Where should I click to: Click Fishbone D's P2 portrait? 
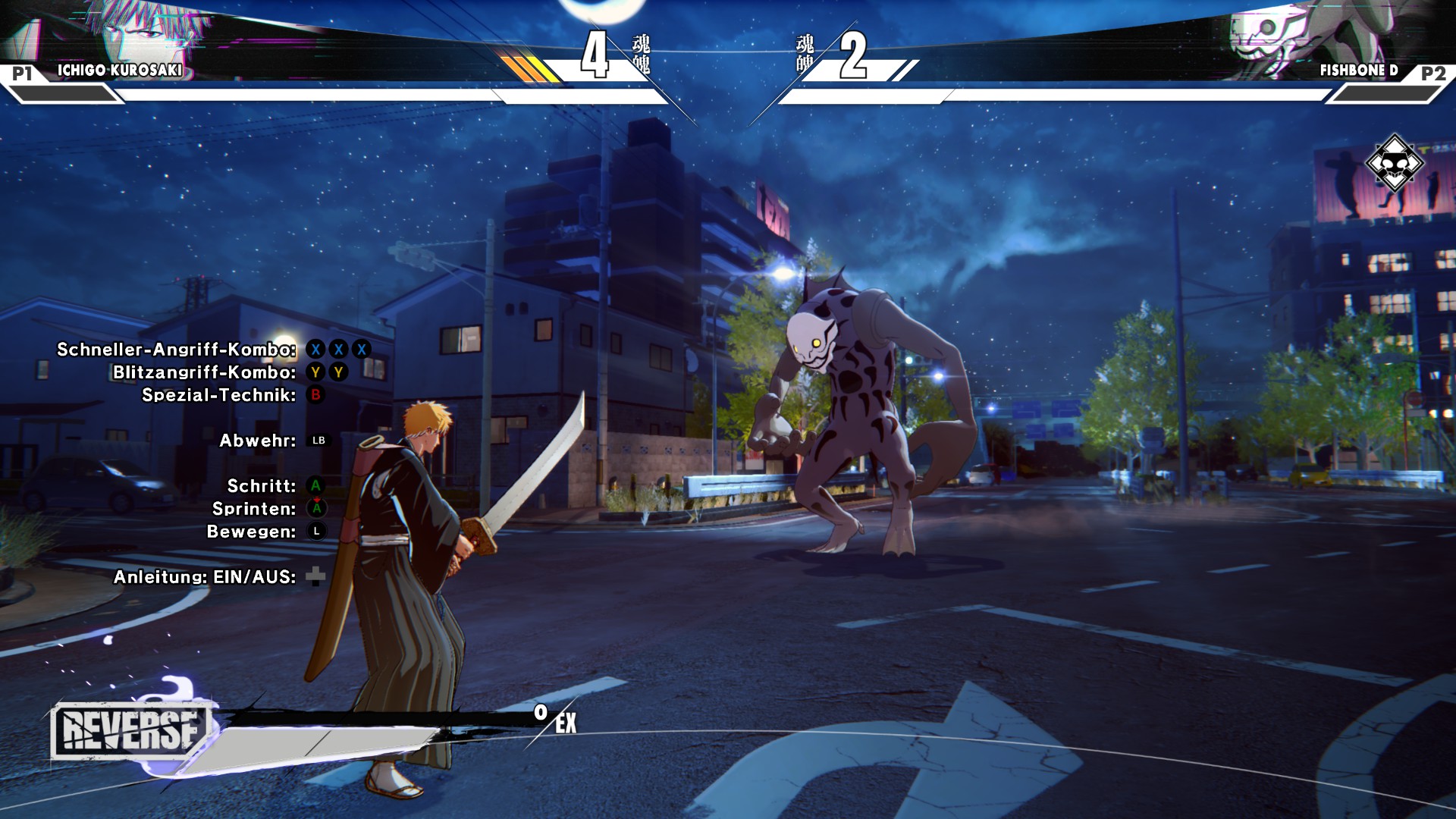click(x=1282, y=34)
